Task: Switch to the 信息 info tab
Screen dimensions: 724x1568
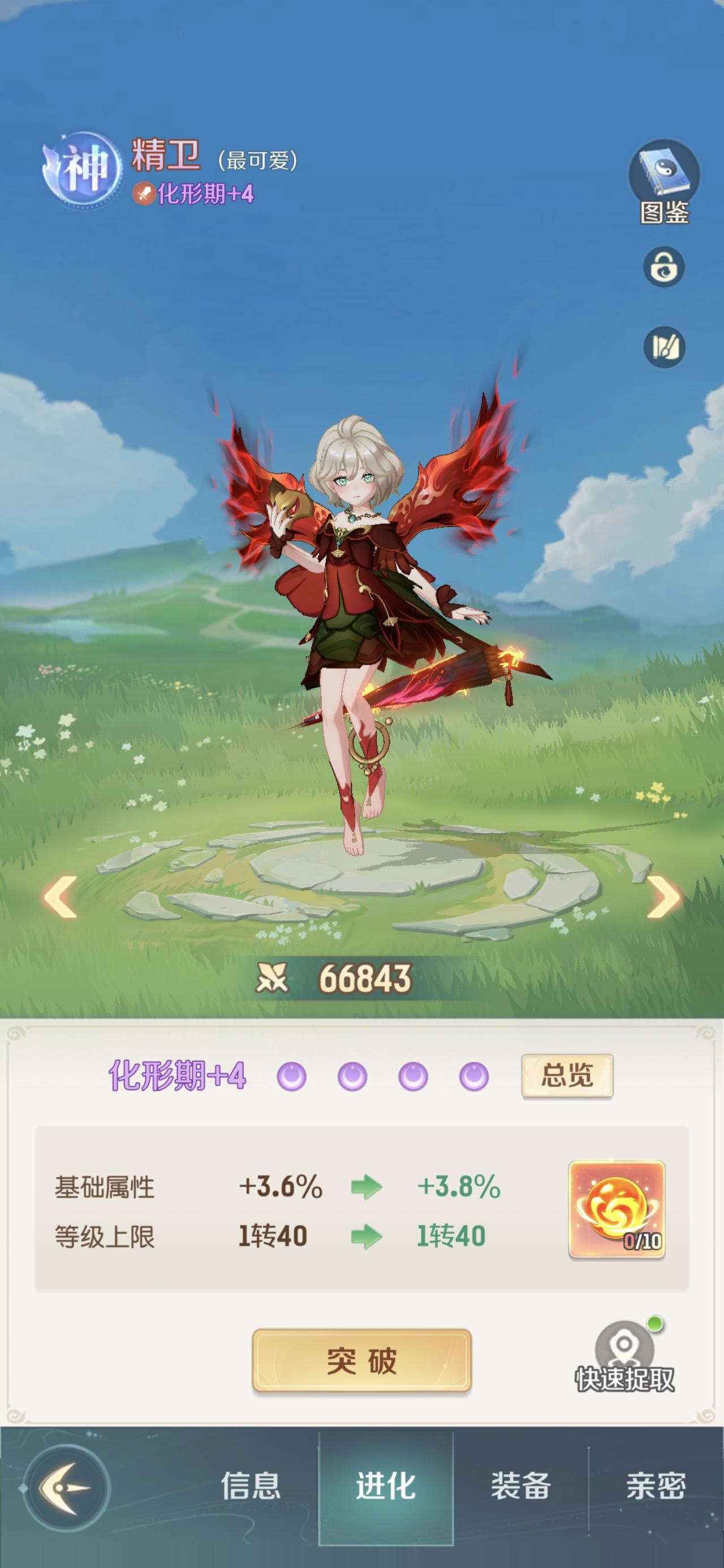Action: (253, 1485)
